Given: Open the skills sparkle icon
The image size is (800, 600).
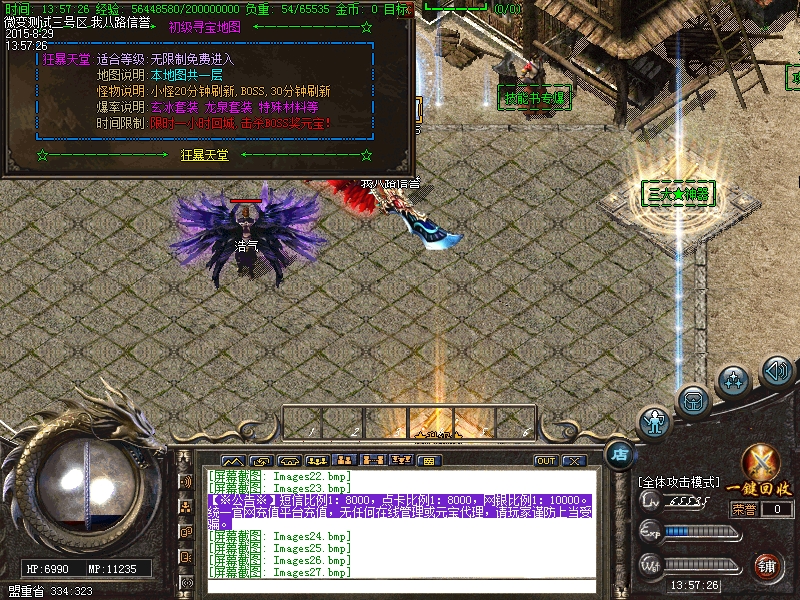Looking at the screenshot, I should pyautogui.click(x=734, y=381).
